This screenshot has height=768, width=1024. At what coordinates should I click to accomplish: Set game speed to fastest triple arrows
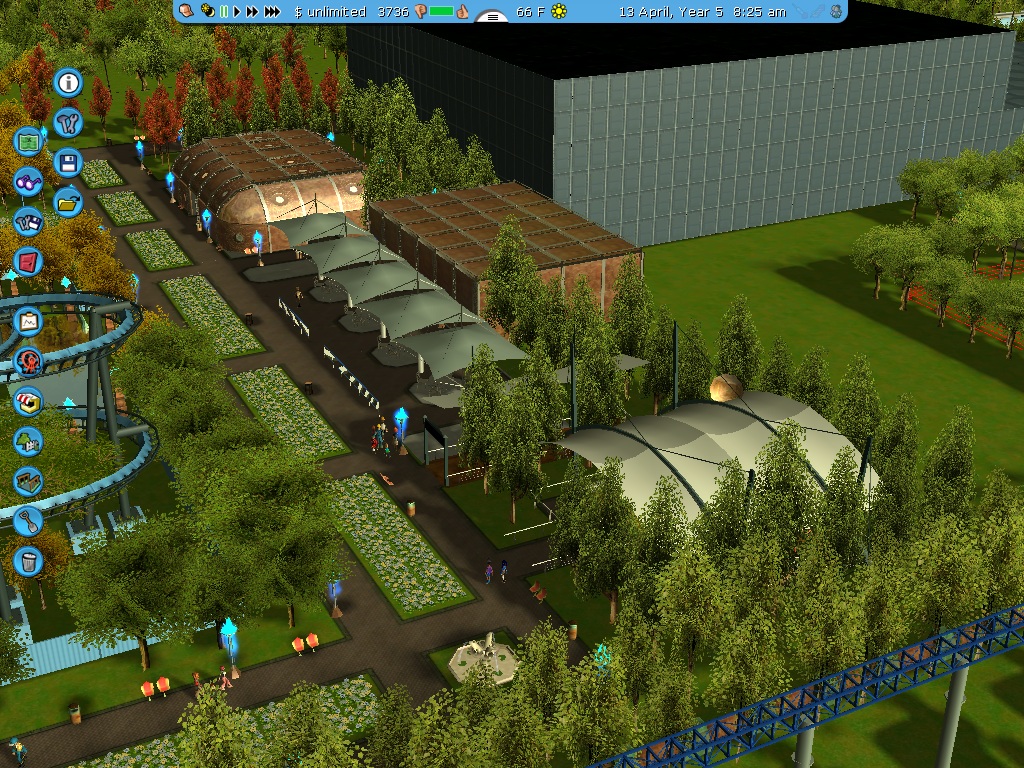(x=272, y=12)
